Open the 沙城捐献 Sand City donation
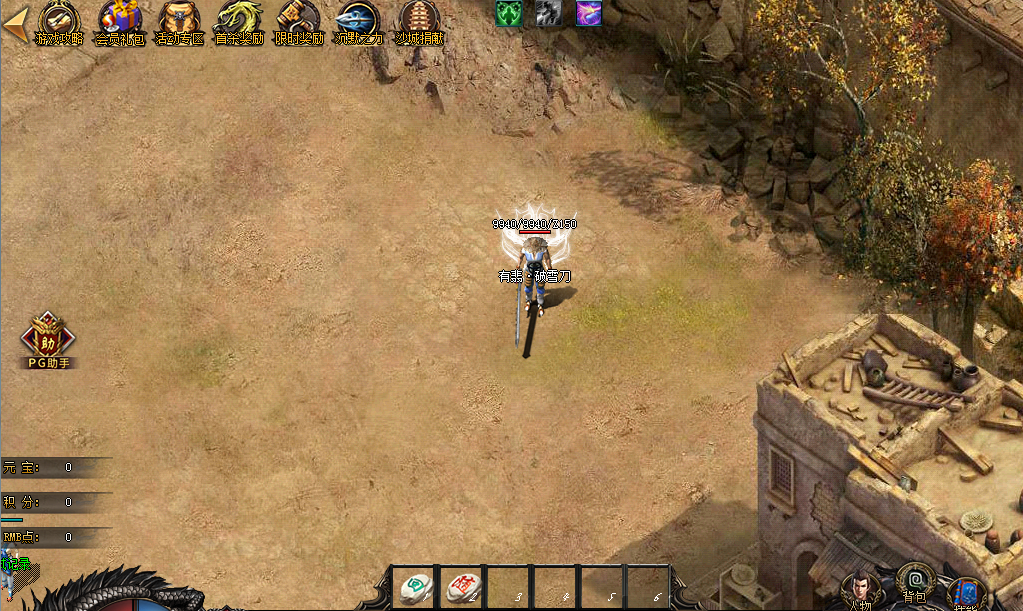Screen dimensions: 1023x611 click(419, 22)
